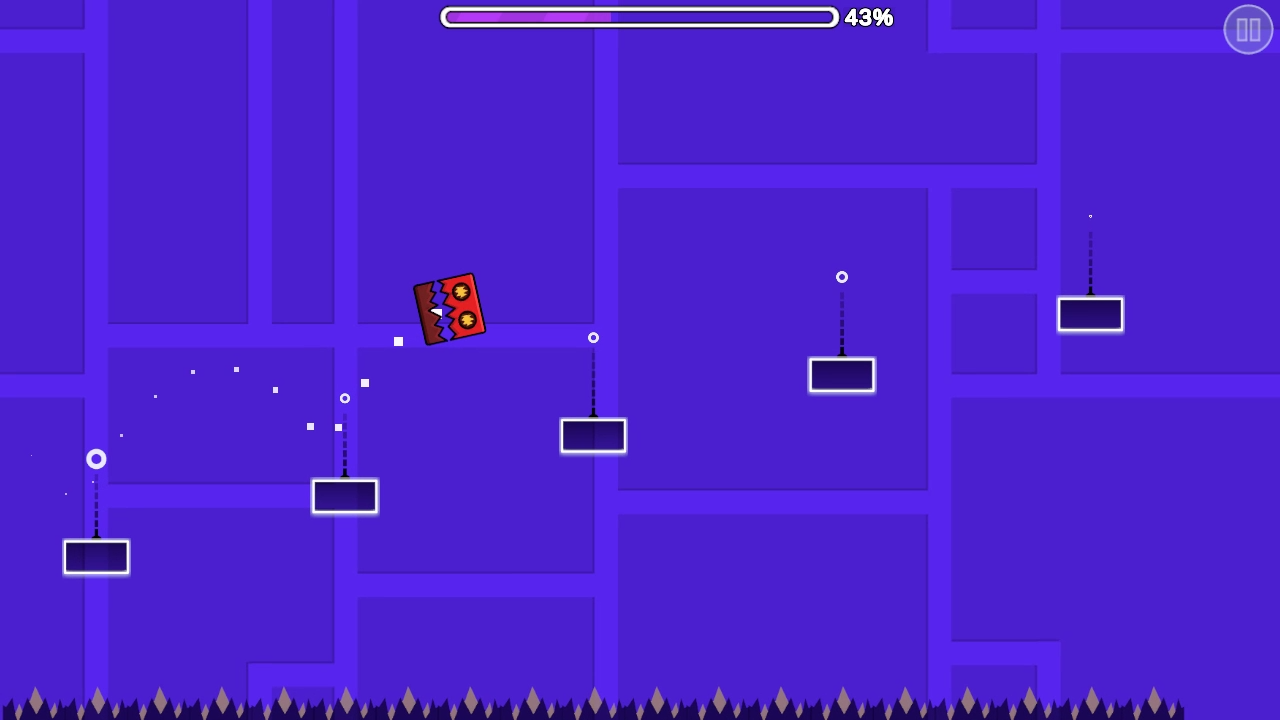Click the center hanging platform block
Image resolution: width=1280 pixels, height=720 pixels.
(x=593, y=435)
